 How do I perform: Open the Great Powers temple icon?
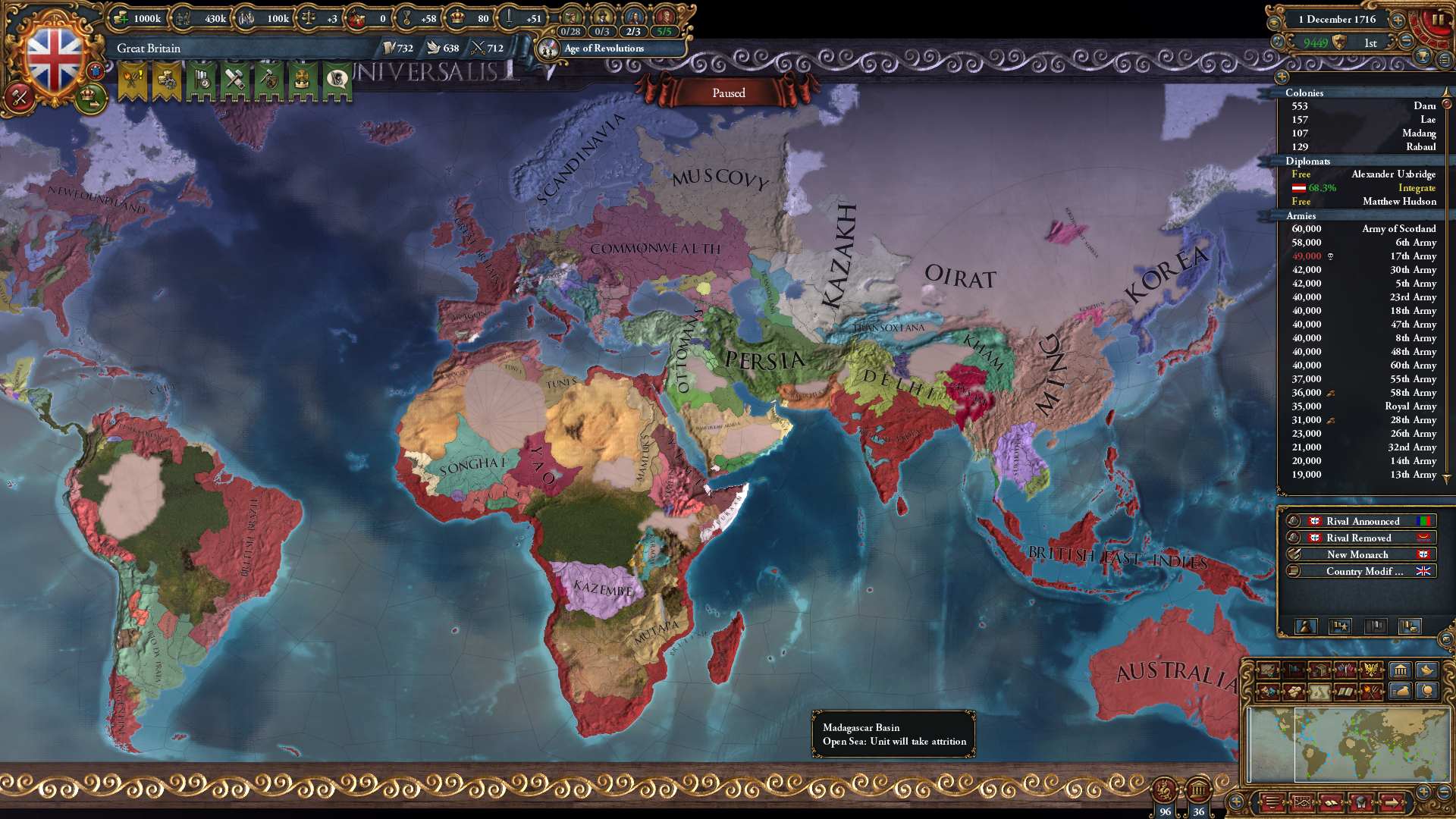click(1400, 670)
